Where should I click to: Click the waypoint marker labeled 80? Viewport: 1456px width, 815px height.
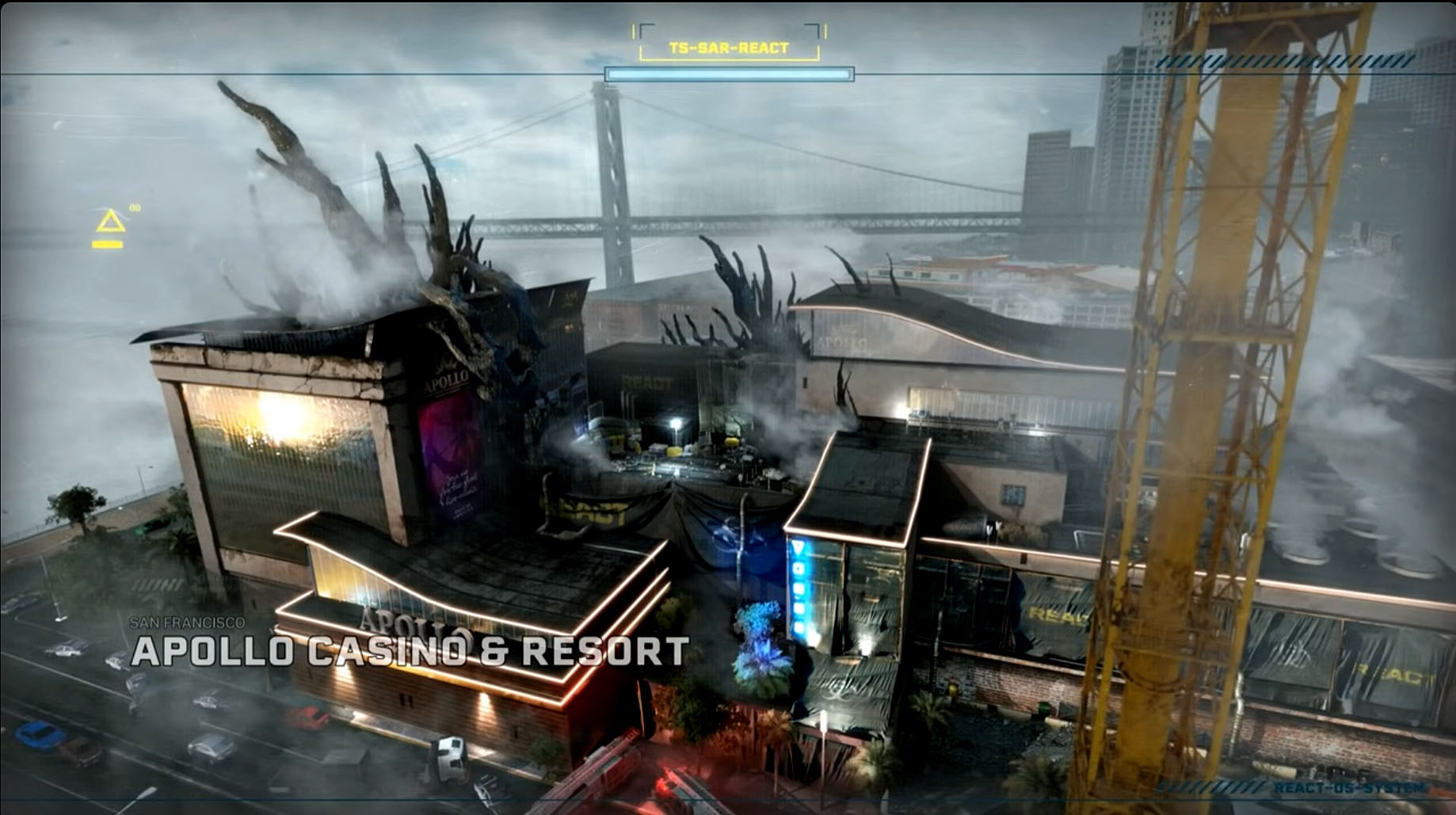[x=136, y=208]
